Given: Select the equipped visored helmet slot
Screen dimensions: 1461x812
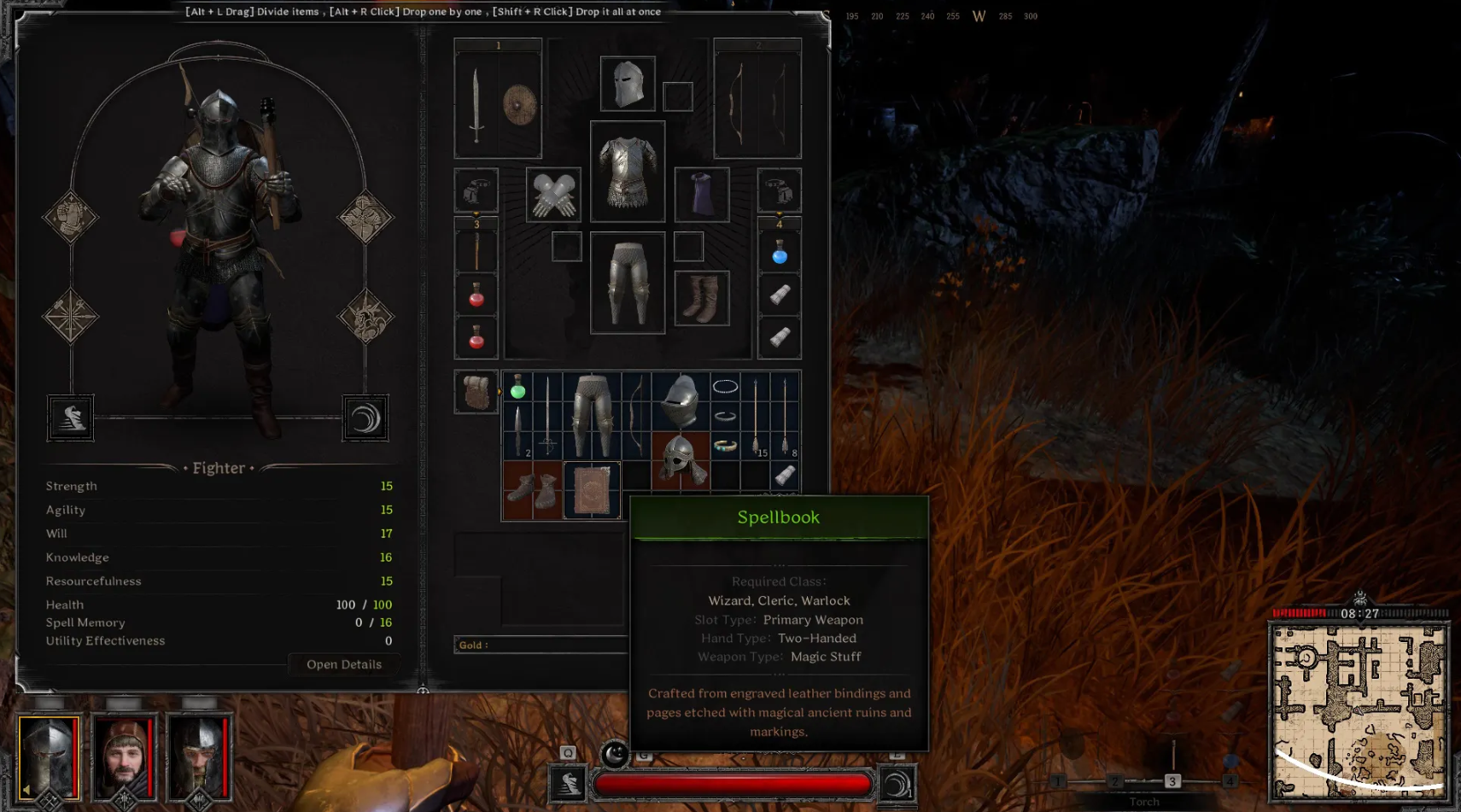Looking at the screenshot, I should [x=628, y=84].
